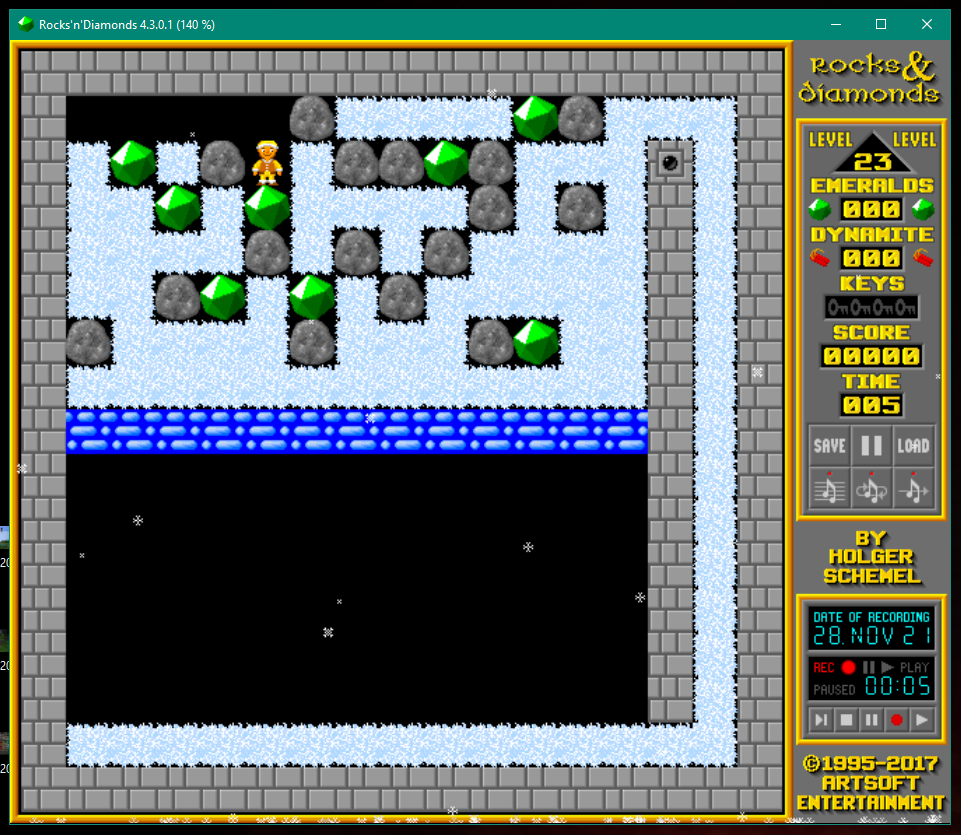The image size is (961, 835).
Task: Eject the tape with the skip-bar button
Action: 821,719
